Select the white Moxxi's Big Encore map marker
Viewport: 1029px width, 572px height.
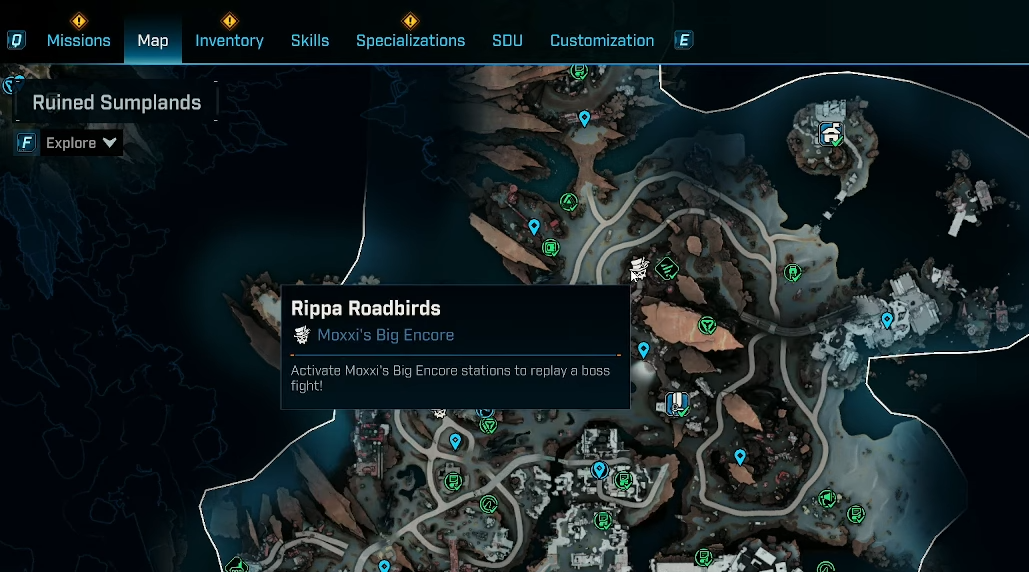tap(639, 268)
